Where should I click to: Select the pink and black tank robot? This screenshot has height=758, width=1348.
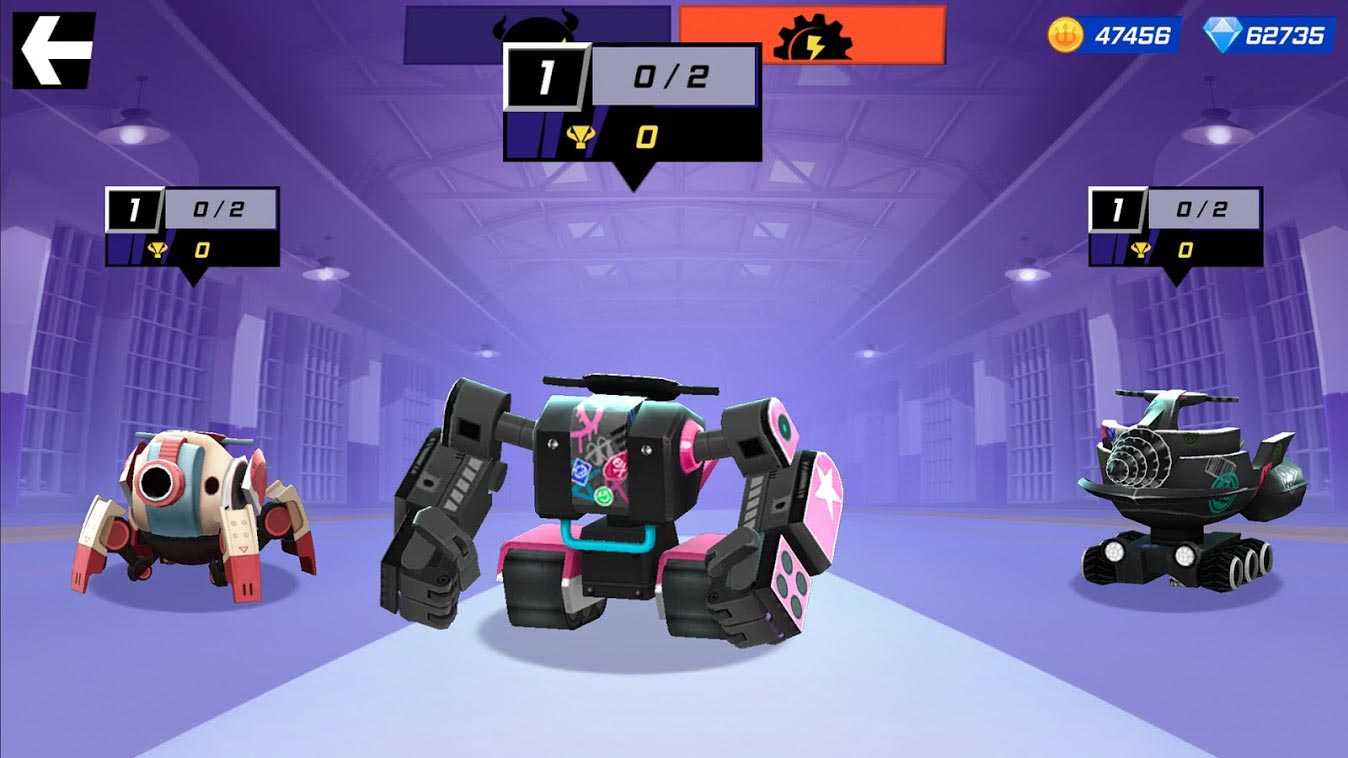pyautogui.click(x=613, y=510)
